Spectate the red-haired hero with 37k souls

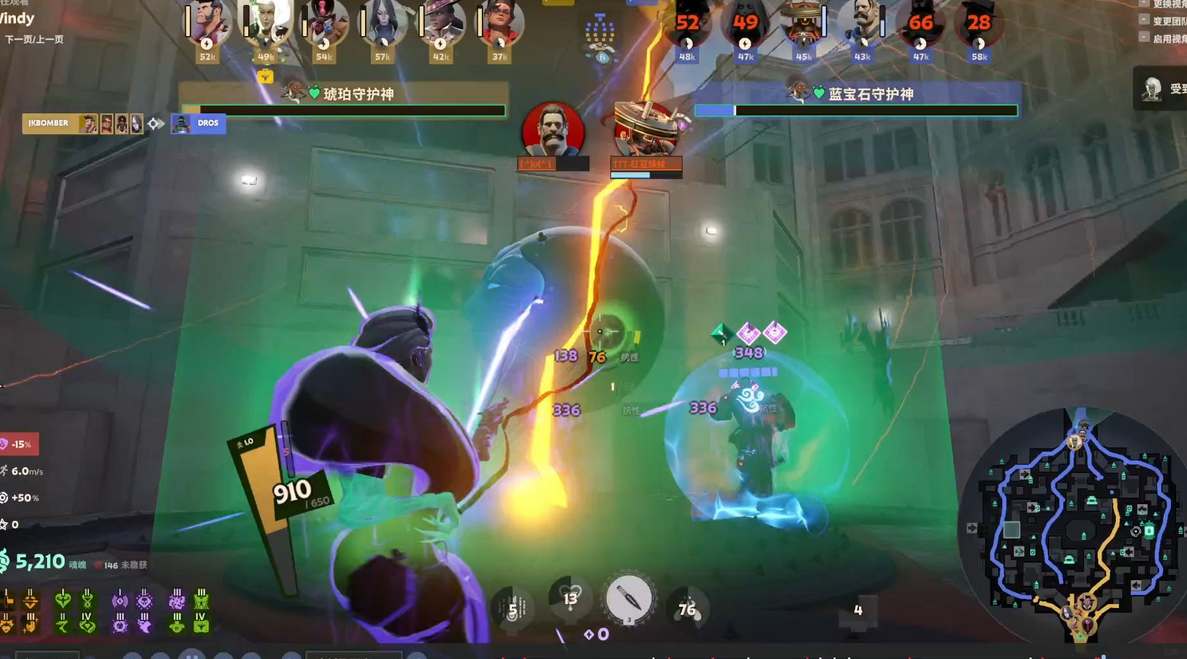499,22
